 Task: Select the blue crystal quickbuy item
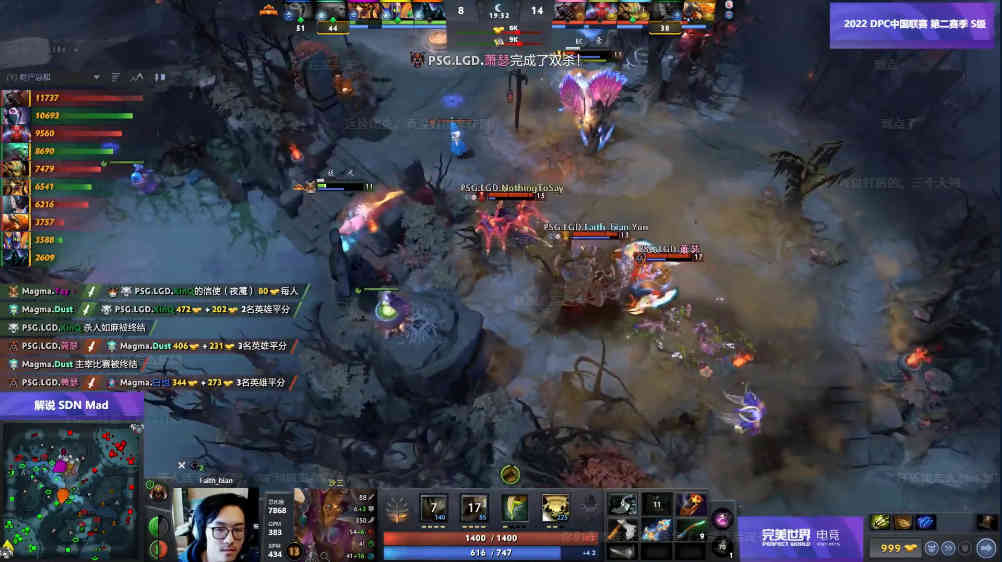(925, 521)
